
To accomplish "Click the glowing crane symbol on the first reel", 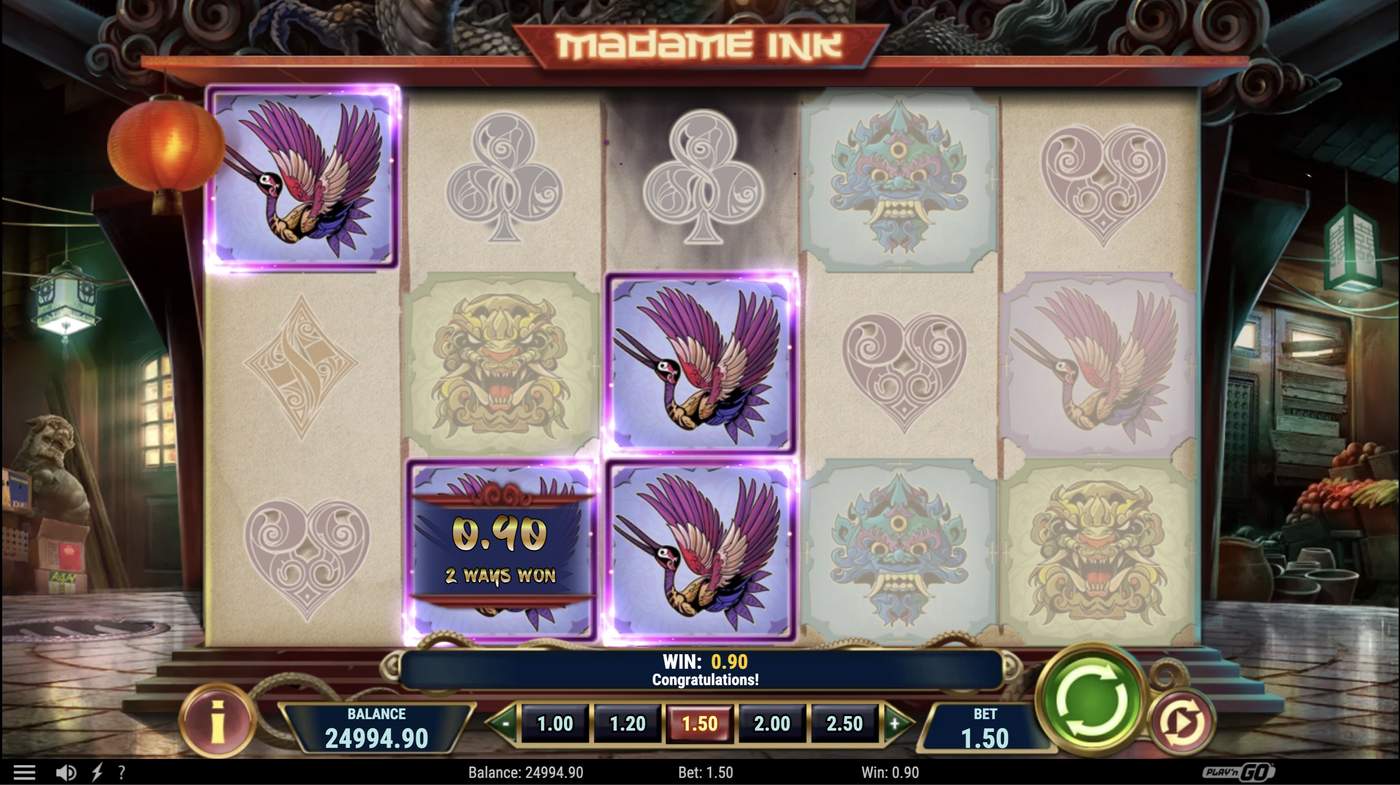I will coord(303,180).
